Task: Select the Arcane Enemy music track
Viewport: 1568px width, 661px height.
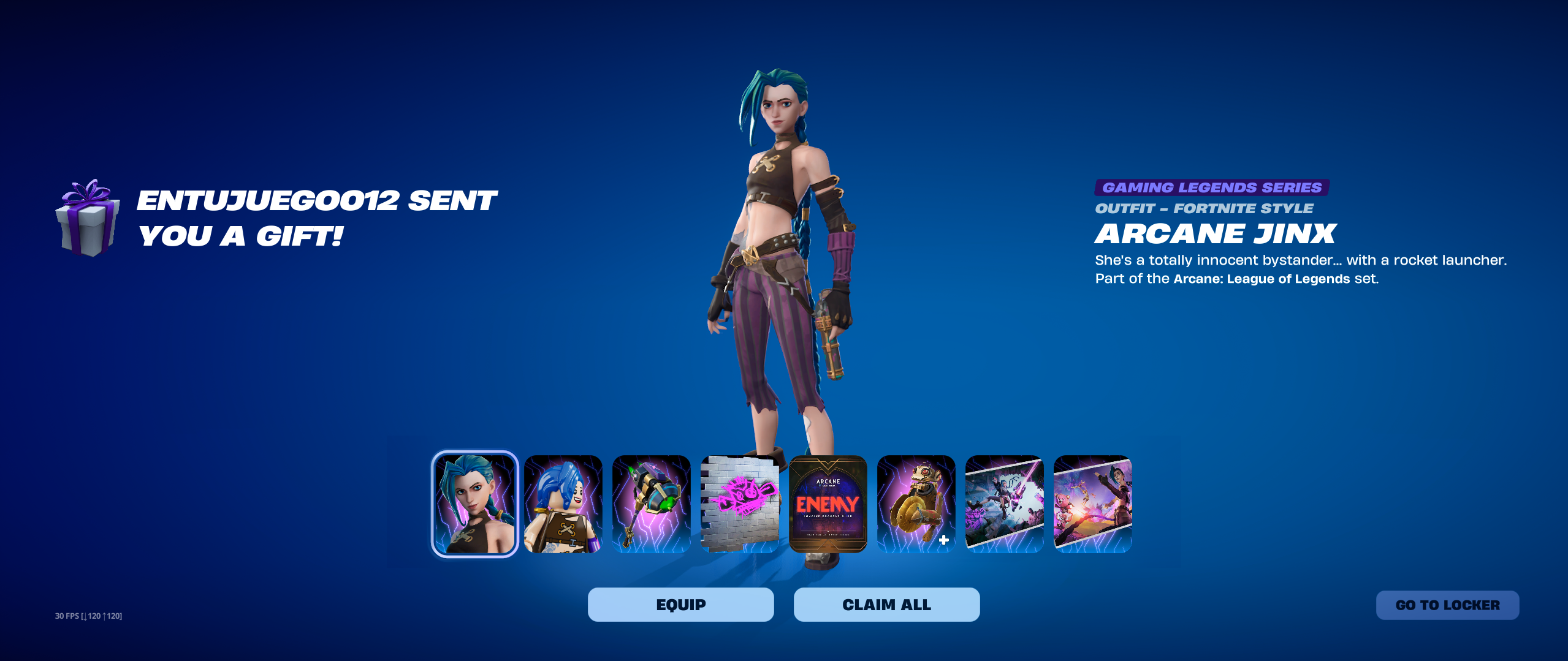Action: (828, 504)
